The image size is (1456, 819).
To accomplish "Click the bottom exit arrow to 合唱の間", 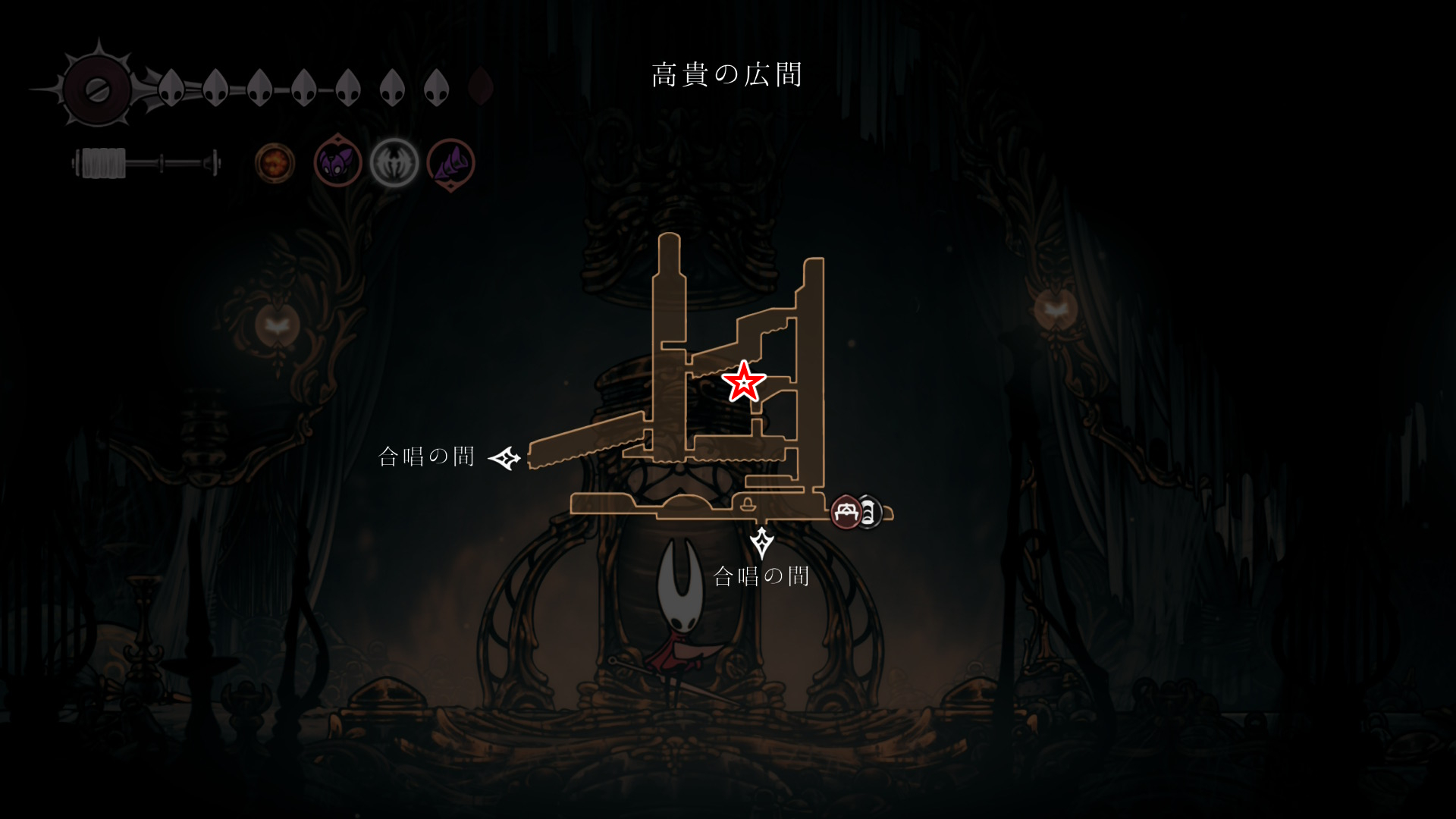I will pyautogui.click(x=761, y=542).
